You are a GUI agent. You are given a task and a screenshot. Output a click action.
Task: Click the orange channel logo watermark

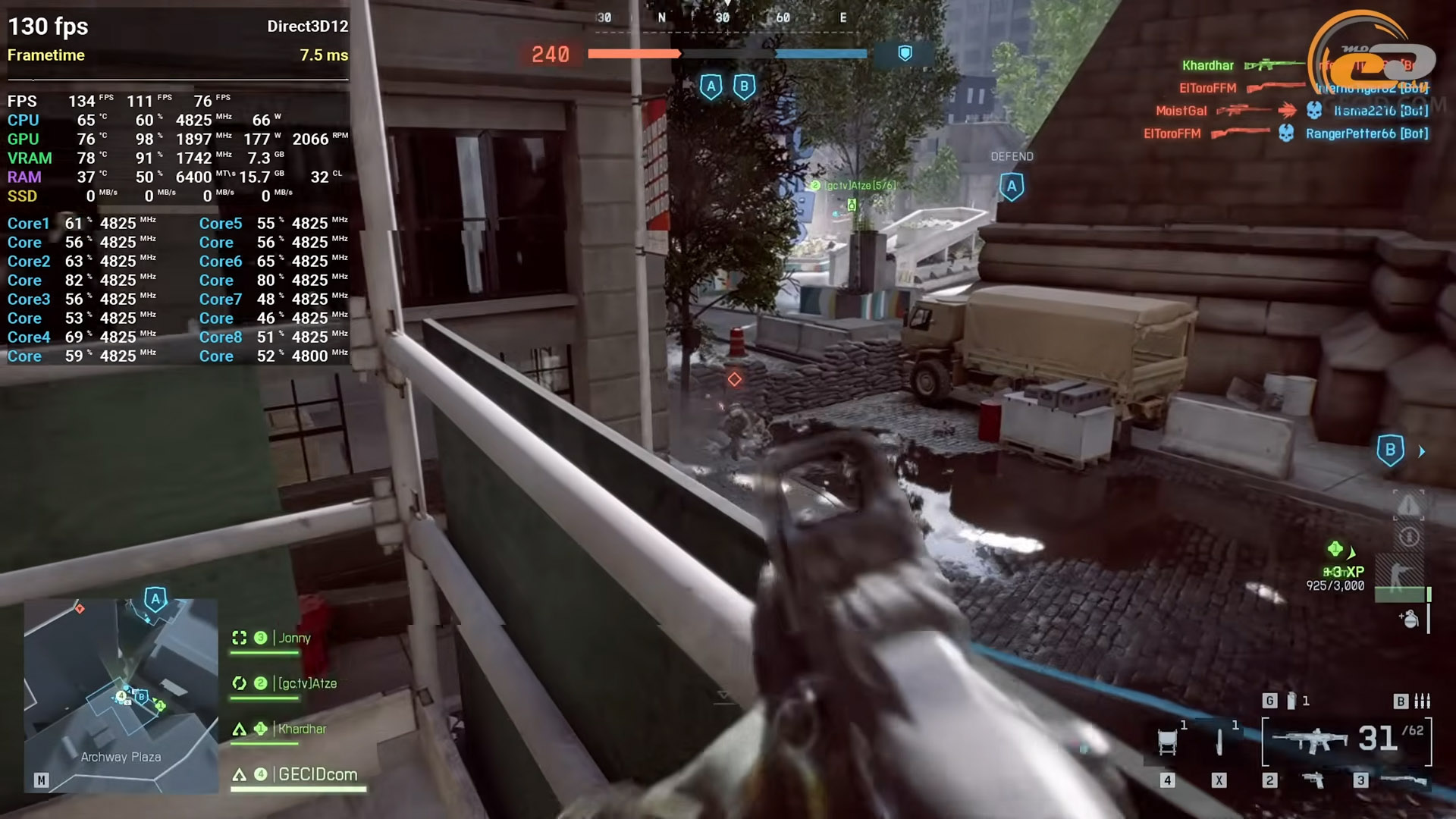(1373, 57)
